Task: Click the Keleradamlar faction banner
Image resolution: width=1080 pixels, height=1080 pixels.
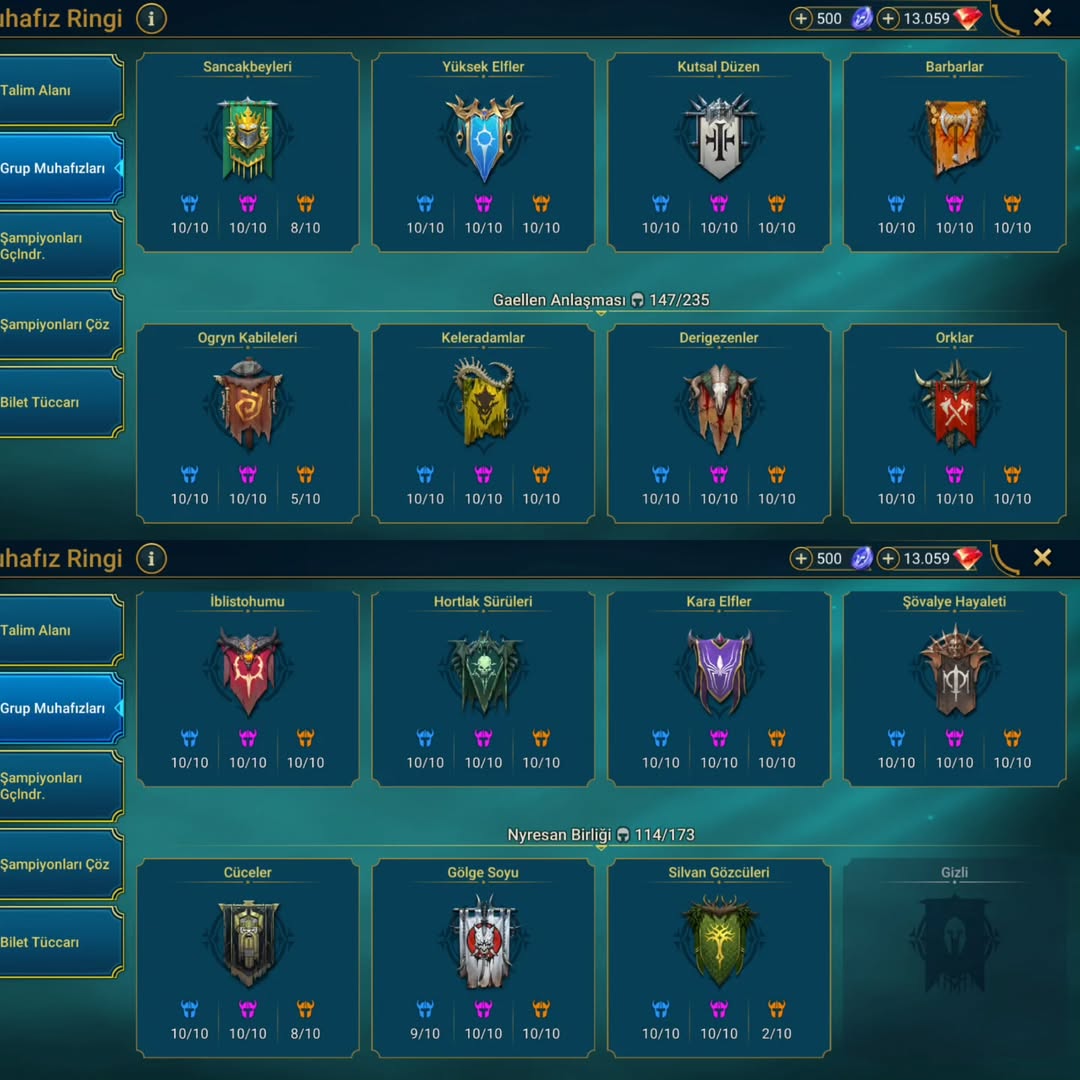Action: tap(483, 405)
